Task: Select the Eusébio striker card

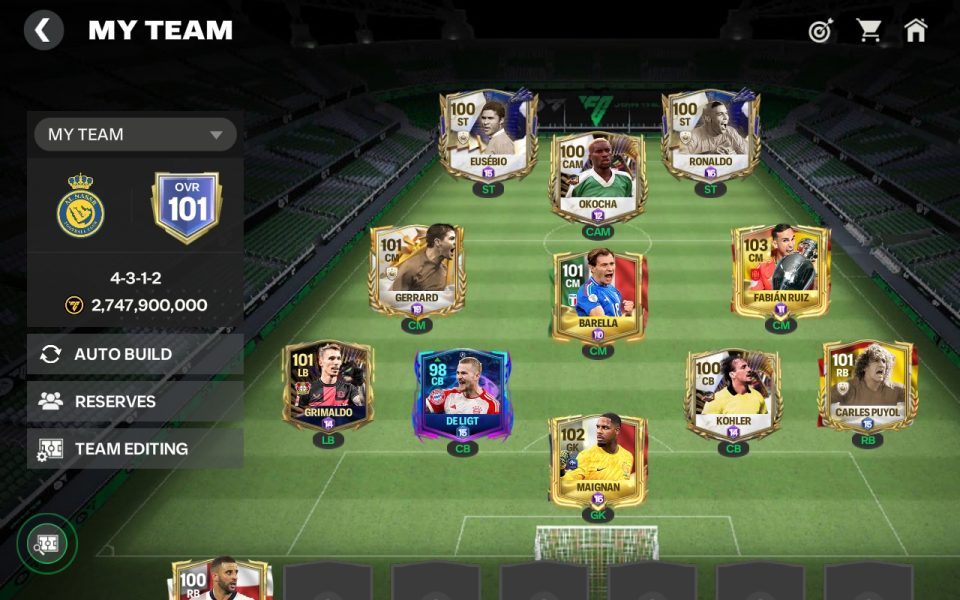Action: 488,135
